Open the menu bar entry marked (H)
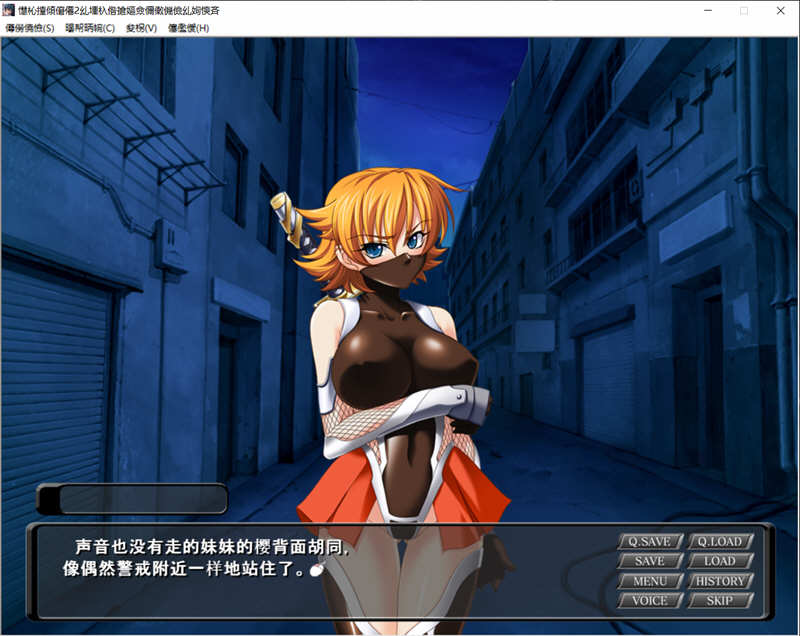 pos(188,28)
